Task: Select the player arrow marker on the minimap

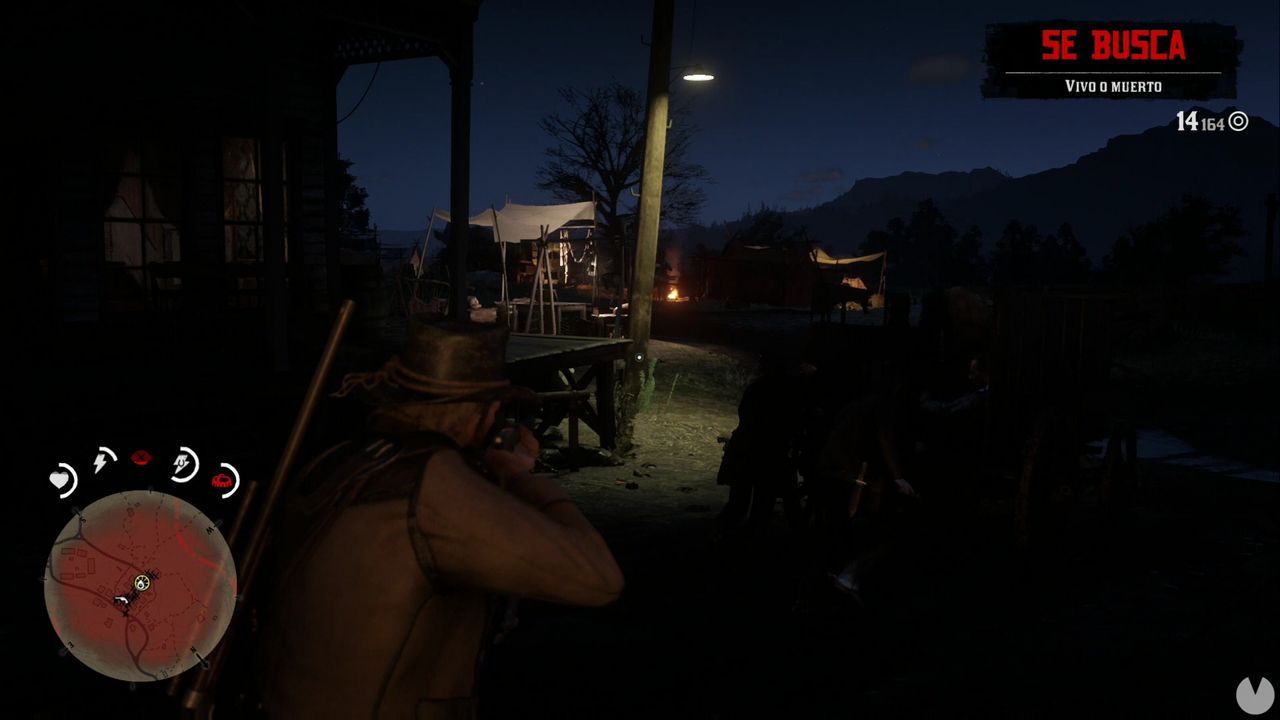Action: (x=121, y=600)
